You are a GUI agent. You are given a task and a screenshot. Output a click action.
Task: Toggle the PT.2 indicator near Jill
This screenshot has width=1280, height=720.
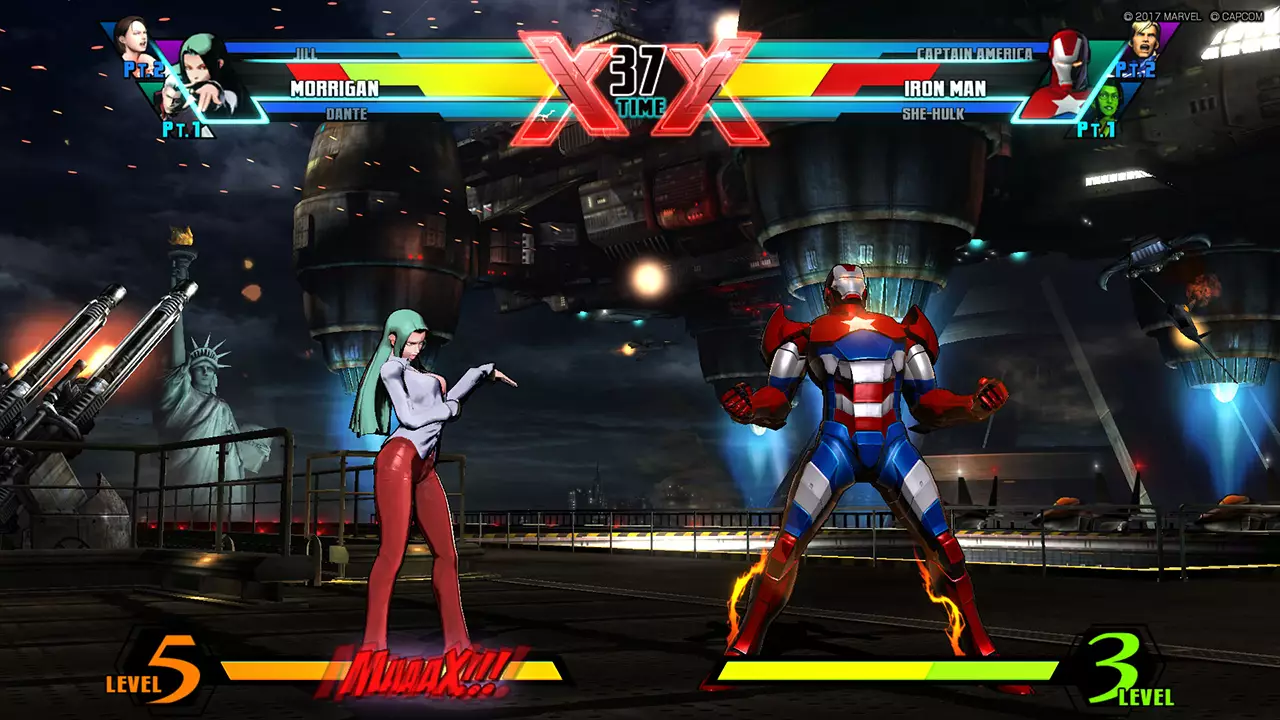[x=144, y=68]
